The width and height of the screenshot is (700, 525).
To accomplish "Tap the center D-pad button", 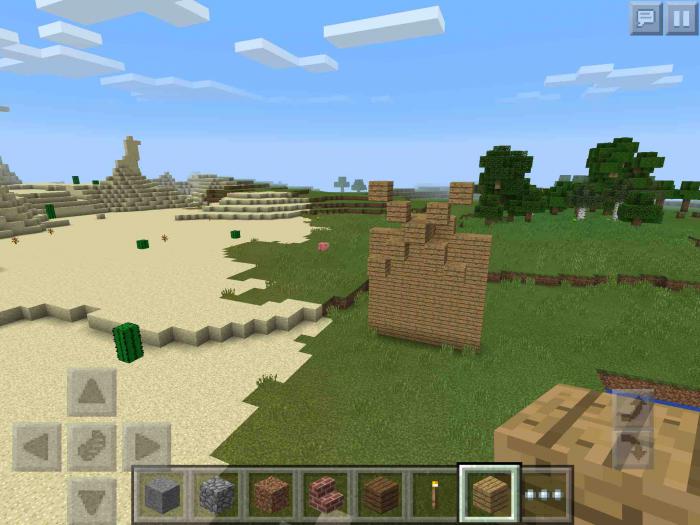I will pyautogui.click(x=92, y=447).
